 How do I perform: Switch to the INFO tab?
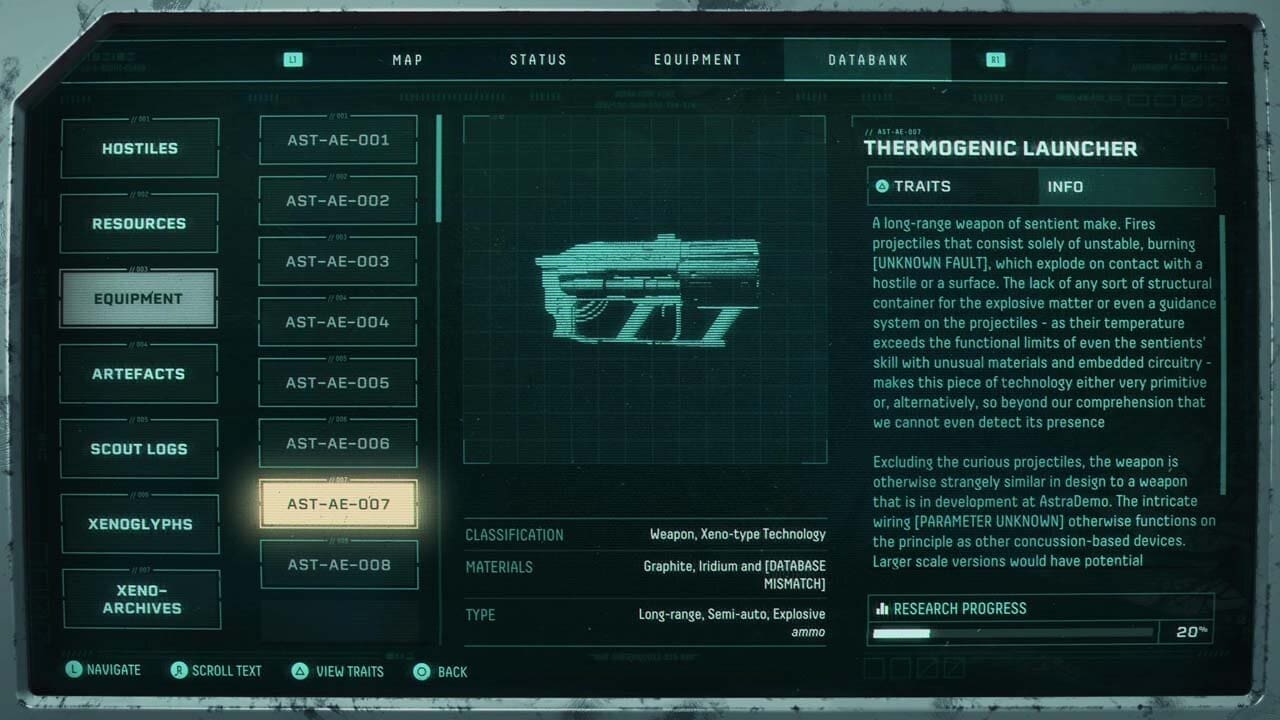pyautogui.click(x=1065, y=187)
